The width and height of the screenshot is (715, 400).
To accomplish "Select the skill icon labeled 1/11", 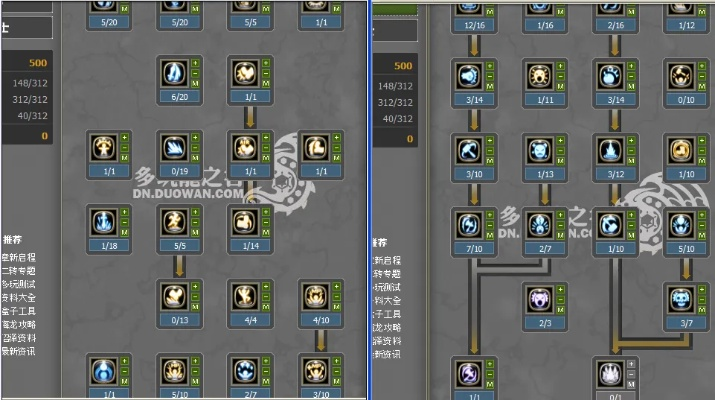I will (539, 76).
